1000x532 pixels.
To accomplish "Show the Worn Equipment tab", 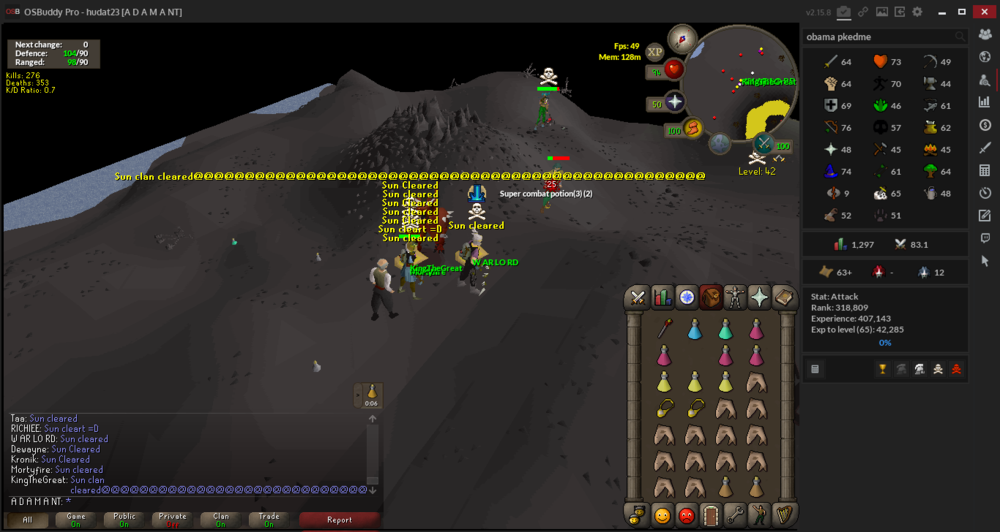I will tap(735, 297).
